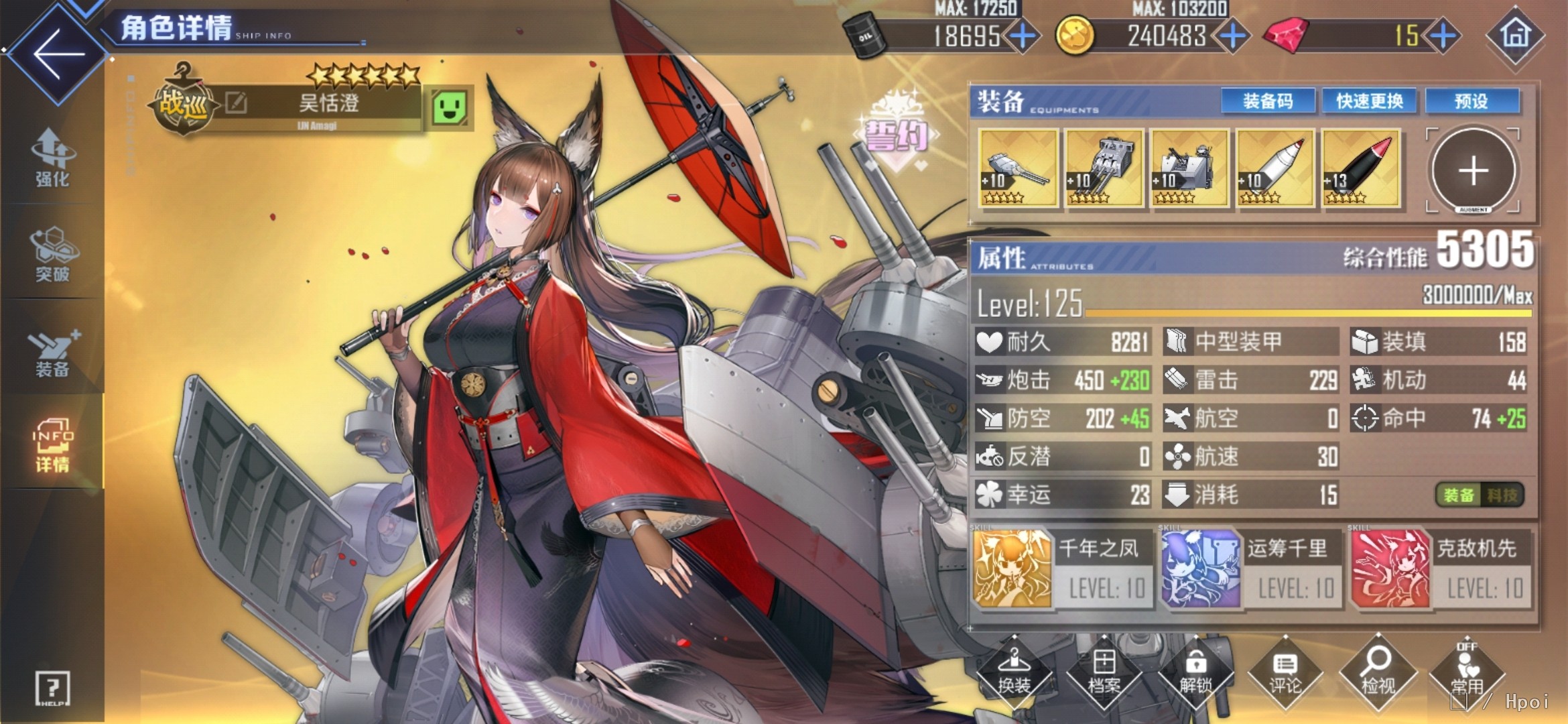The width and height of the screenshot is (1568, 724).
Task: Add more oil with the plus button
Action: tap(1023, 36)
